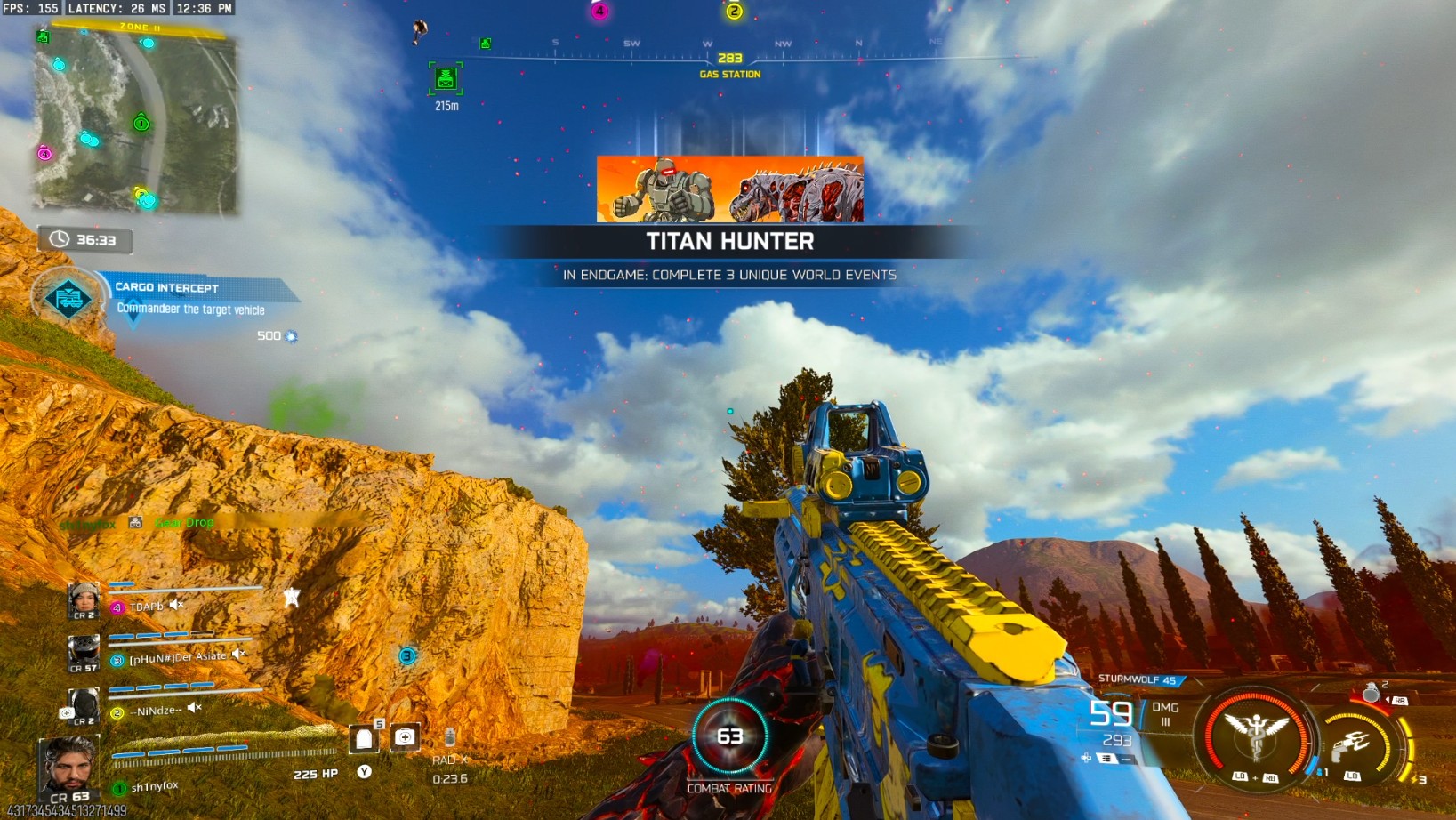Click the supply crate marker labeled 215m
The width and height of the screenshot is (1456, 820).
pyautogui.click(x=445, y=78)
